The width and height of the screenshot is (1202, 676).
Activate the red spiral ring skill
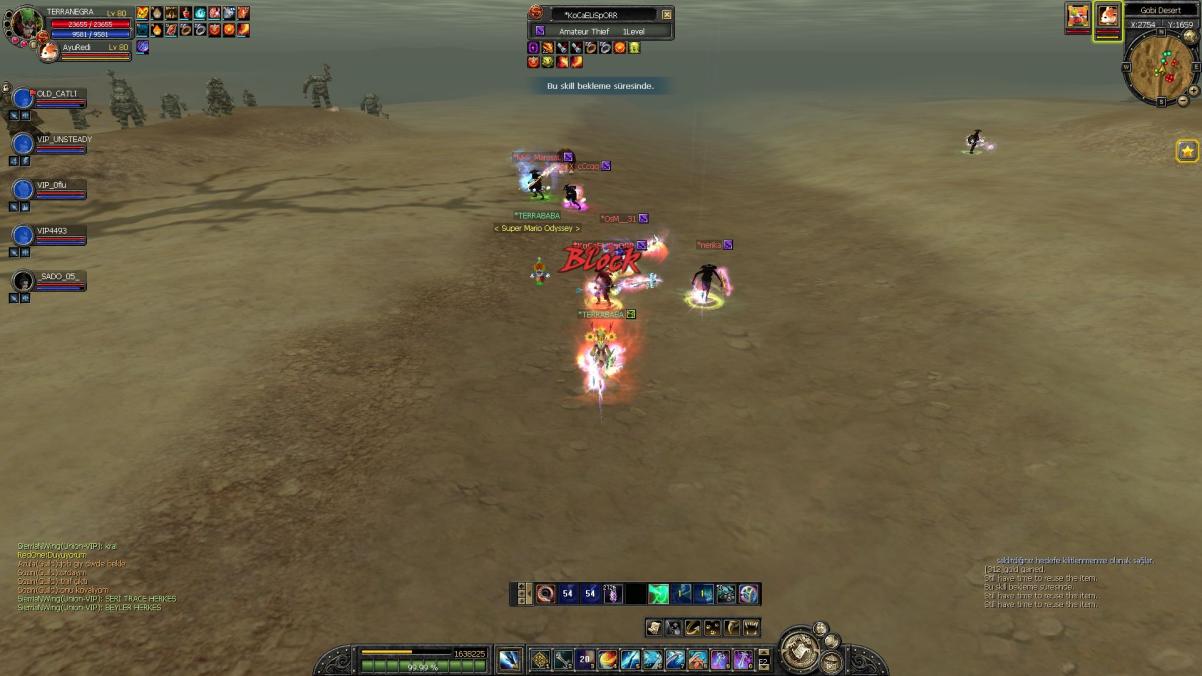545,594
